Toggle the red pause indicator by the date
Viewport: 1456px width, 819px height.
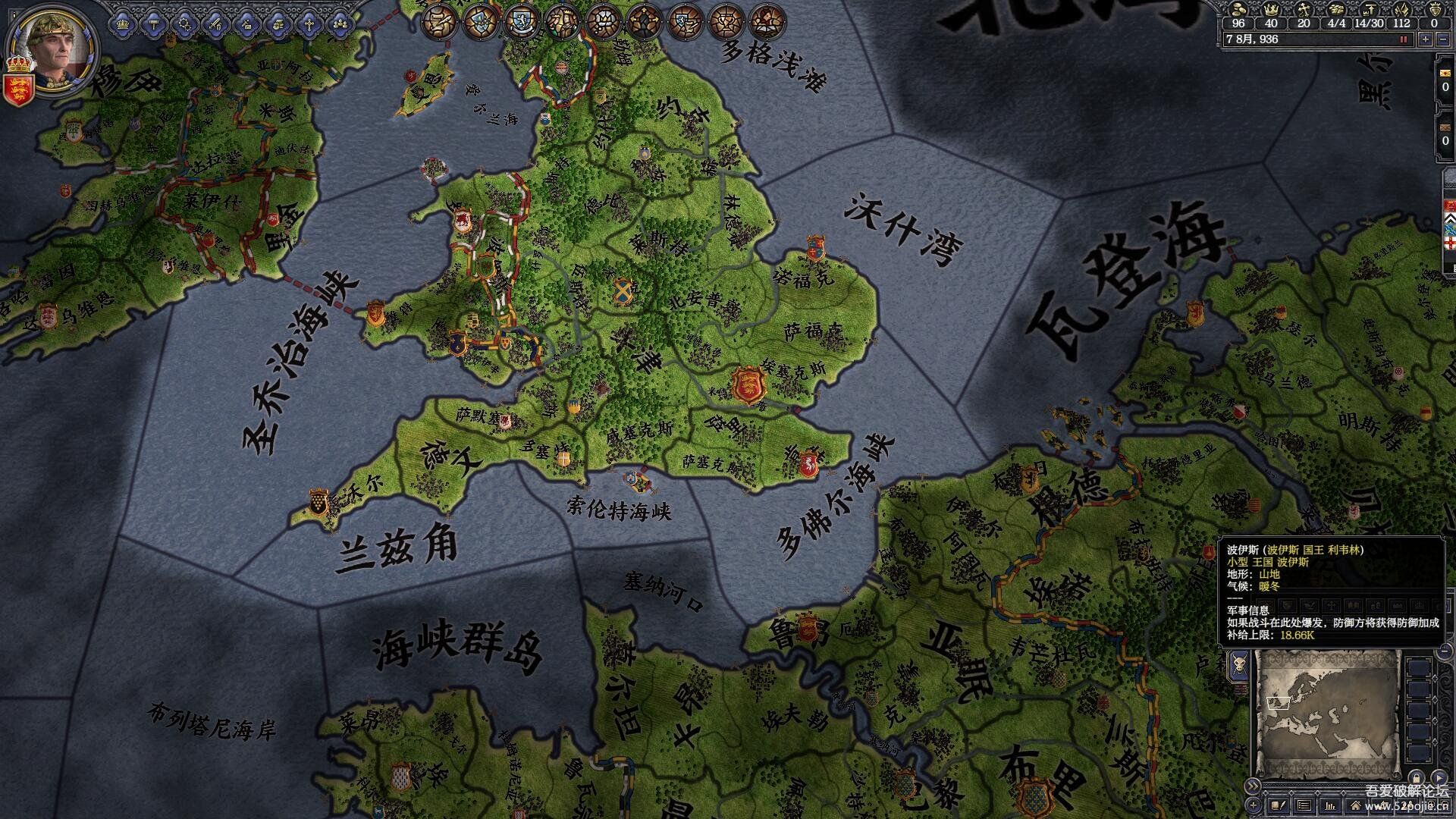(1403, 39)
